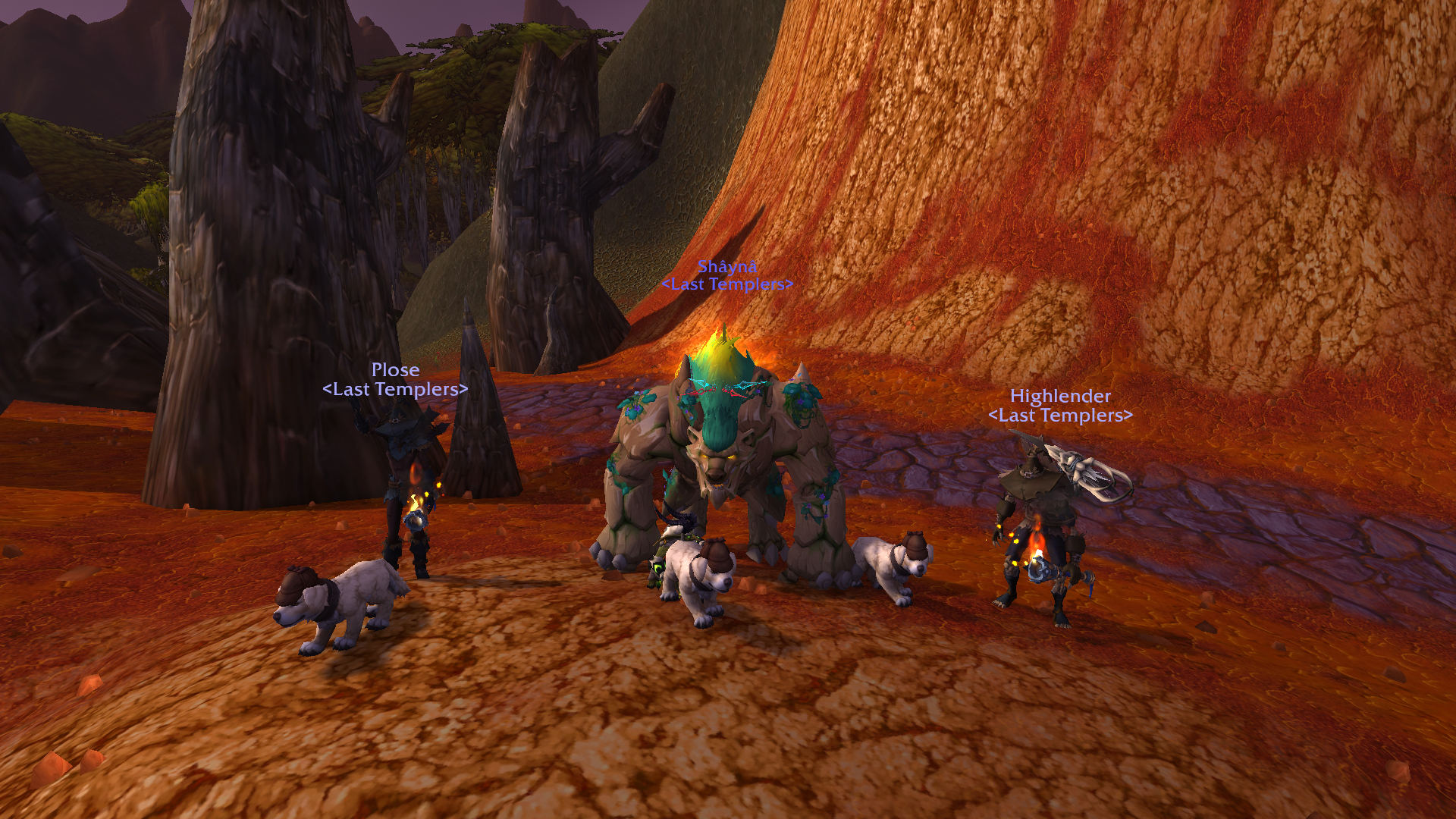Viewport: 1456px width, 819px height.
Task: Select the Plose player name label
Action: coord(395,370)
